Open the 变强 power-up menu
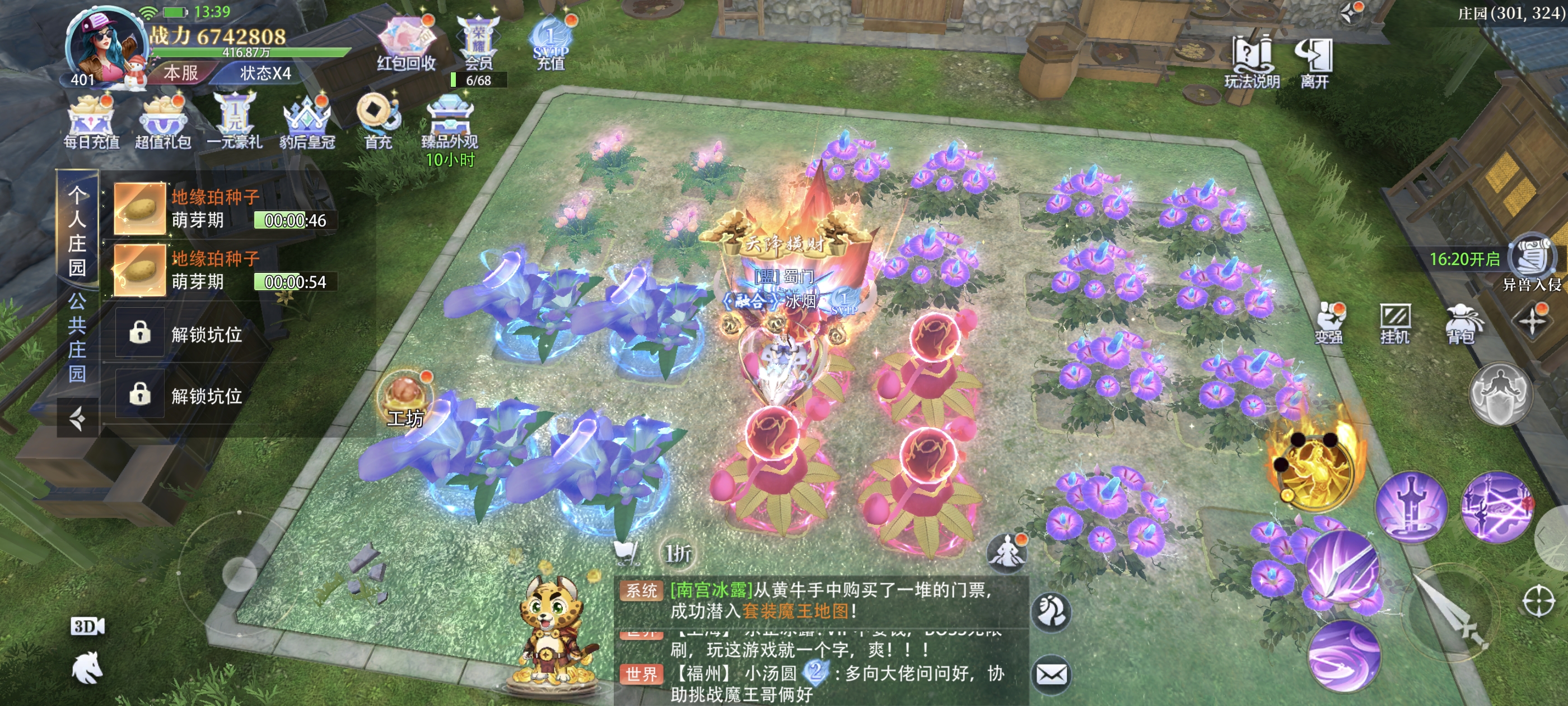1568x706 pixels. coord(1329,322)
